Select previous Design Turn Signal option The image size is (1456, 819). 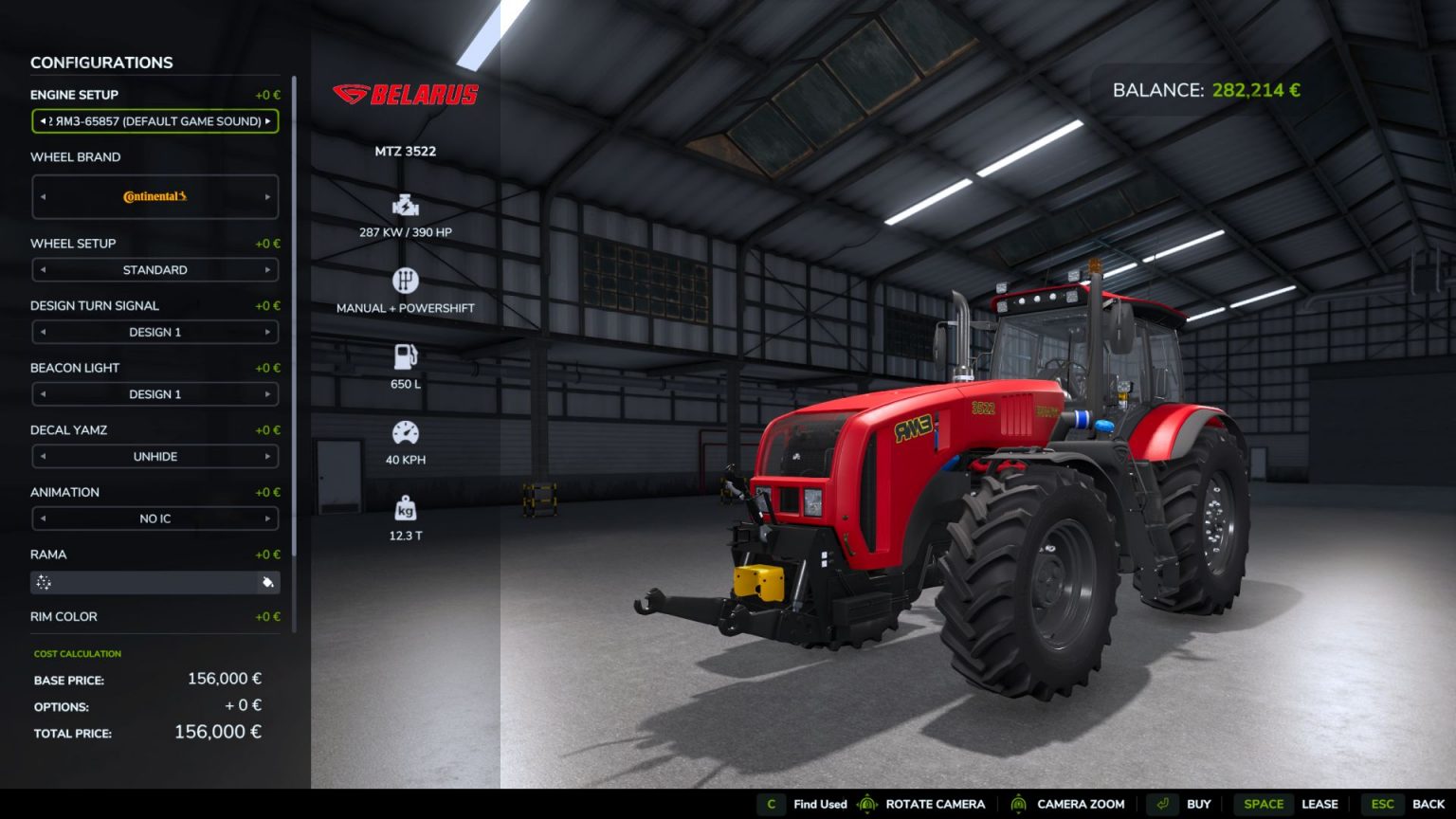[42, 332]
